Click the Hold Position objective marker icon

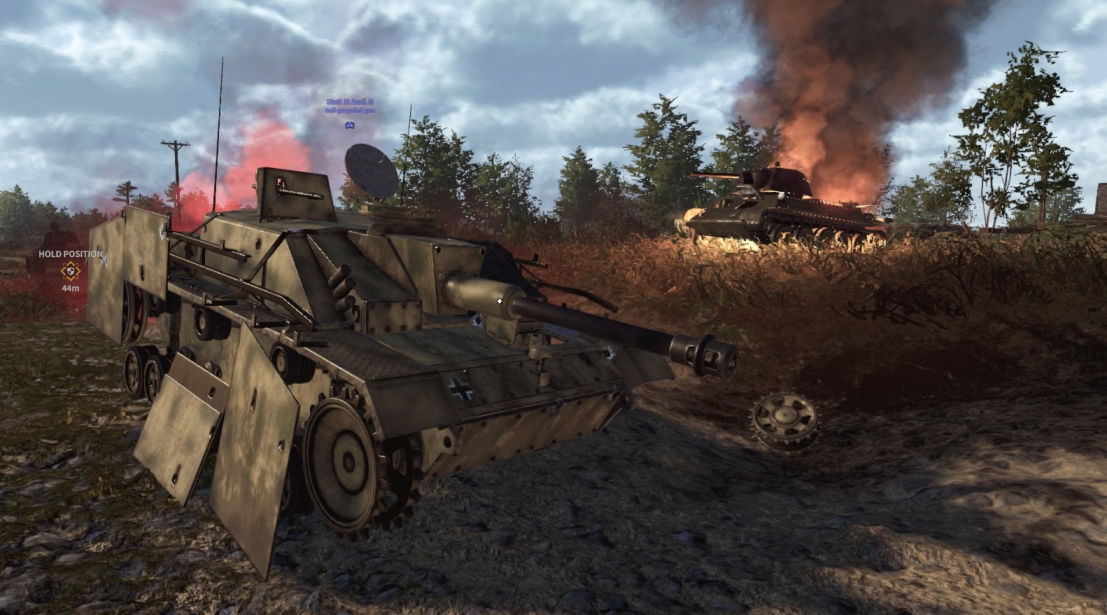coord(70,271)
